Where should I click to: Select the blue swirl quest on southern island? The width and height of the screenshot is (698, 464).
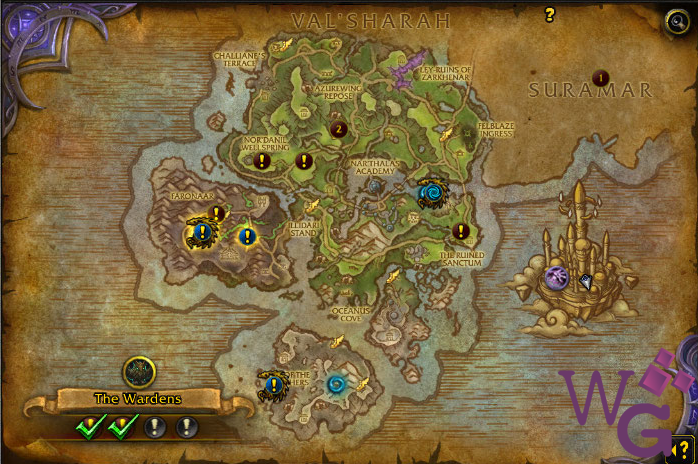(336, 384)
